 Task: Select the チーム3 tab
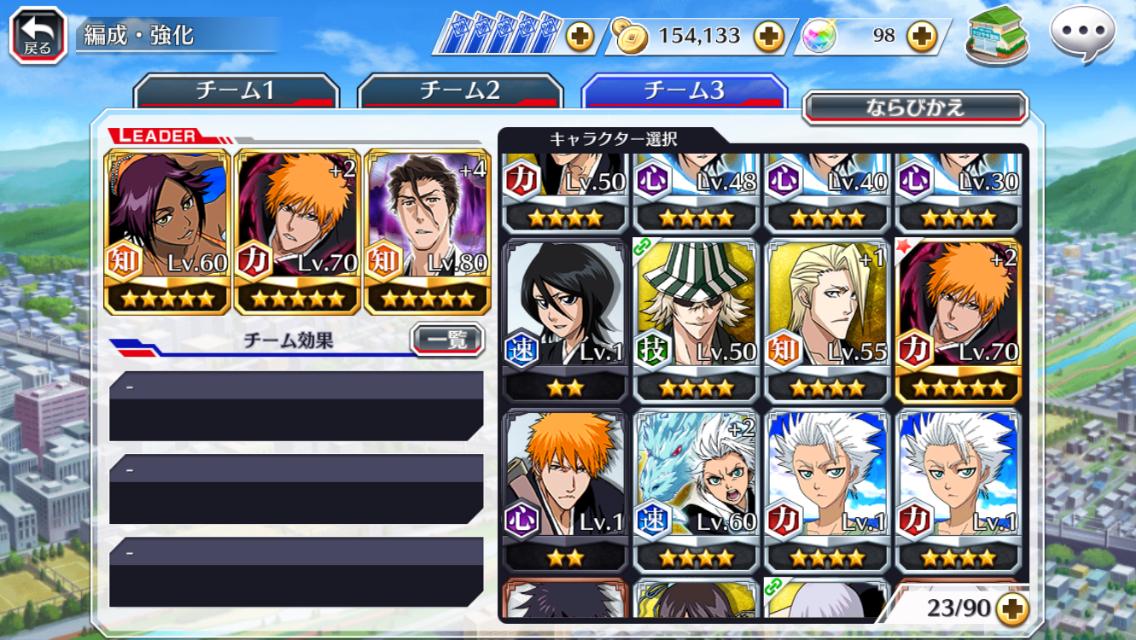pos(684,91)
